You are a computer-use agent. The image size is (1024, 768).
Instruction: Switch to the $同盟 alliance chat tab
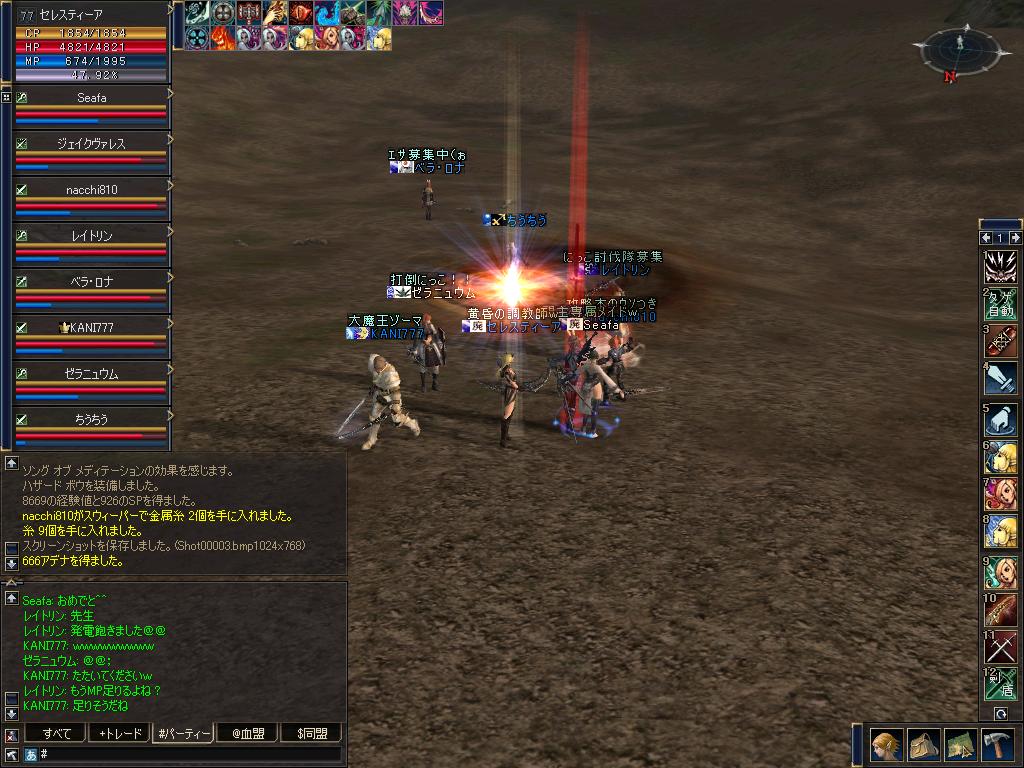[311, 733]
